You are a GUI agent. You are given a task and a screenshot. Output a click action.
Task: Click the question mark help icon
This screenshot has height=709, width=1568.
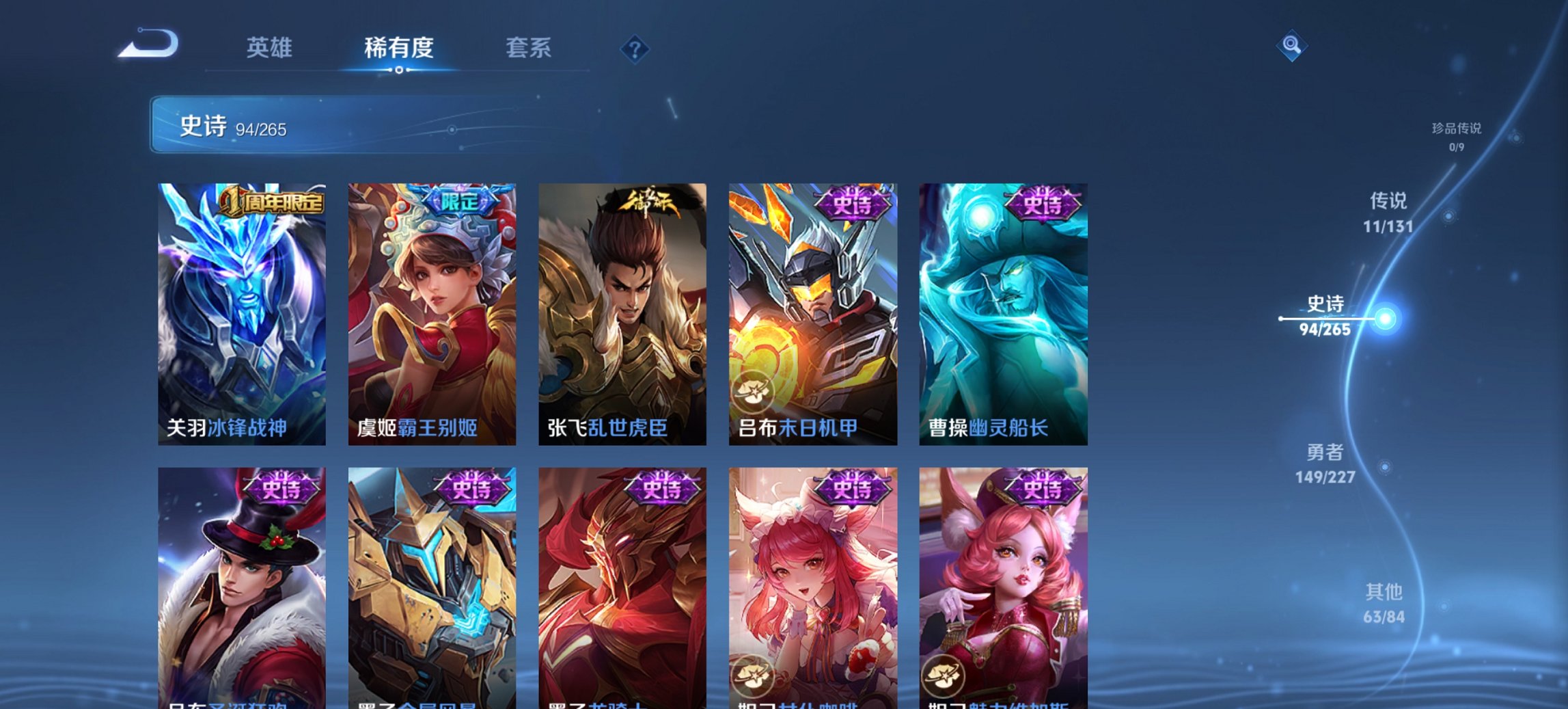tap(635, 49)
